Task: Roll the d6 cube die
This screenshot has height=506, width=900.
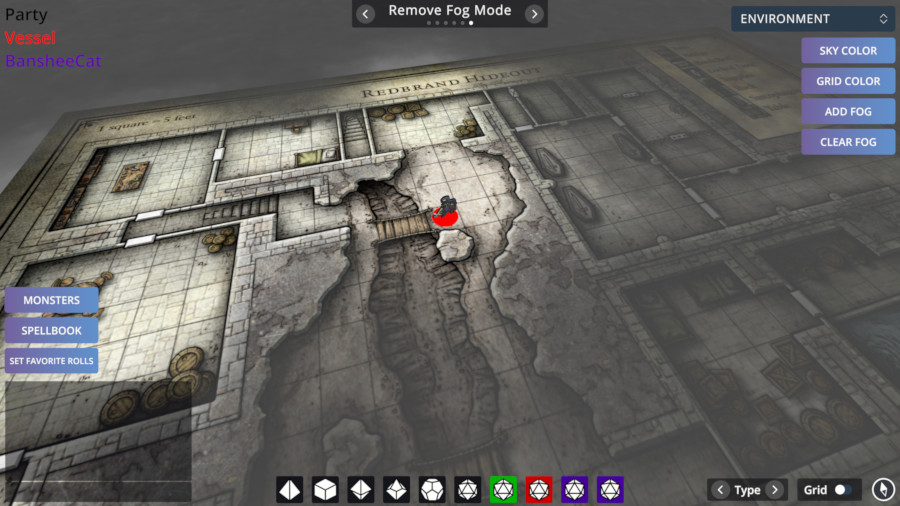Action: 325,490
